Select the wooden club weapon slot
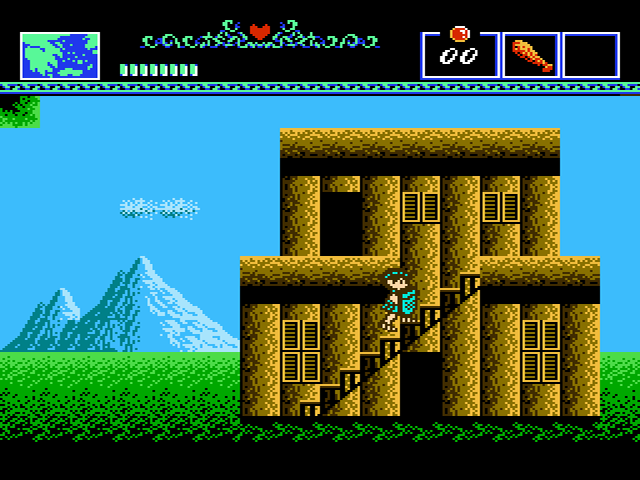Screen dimensions: 640x480 530,55
